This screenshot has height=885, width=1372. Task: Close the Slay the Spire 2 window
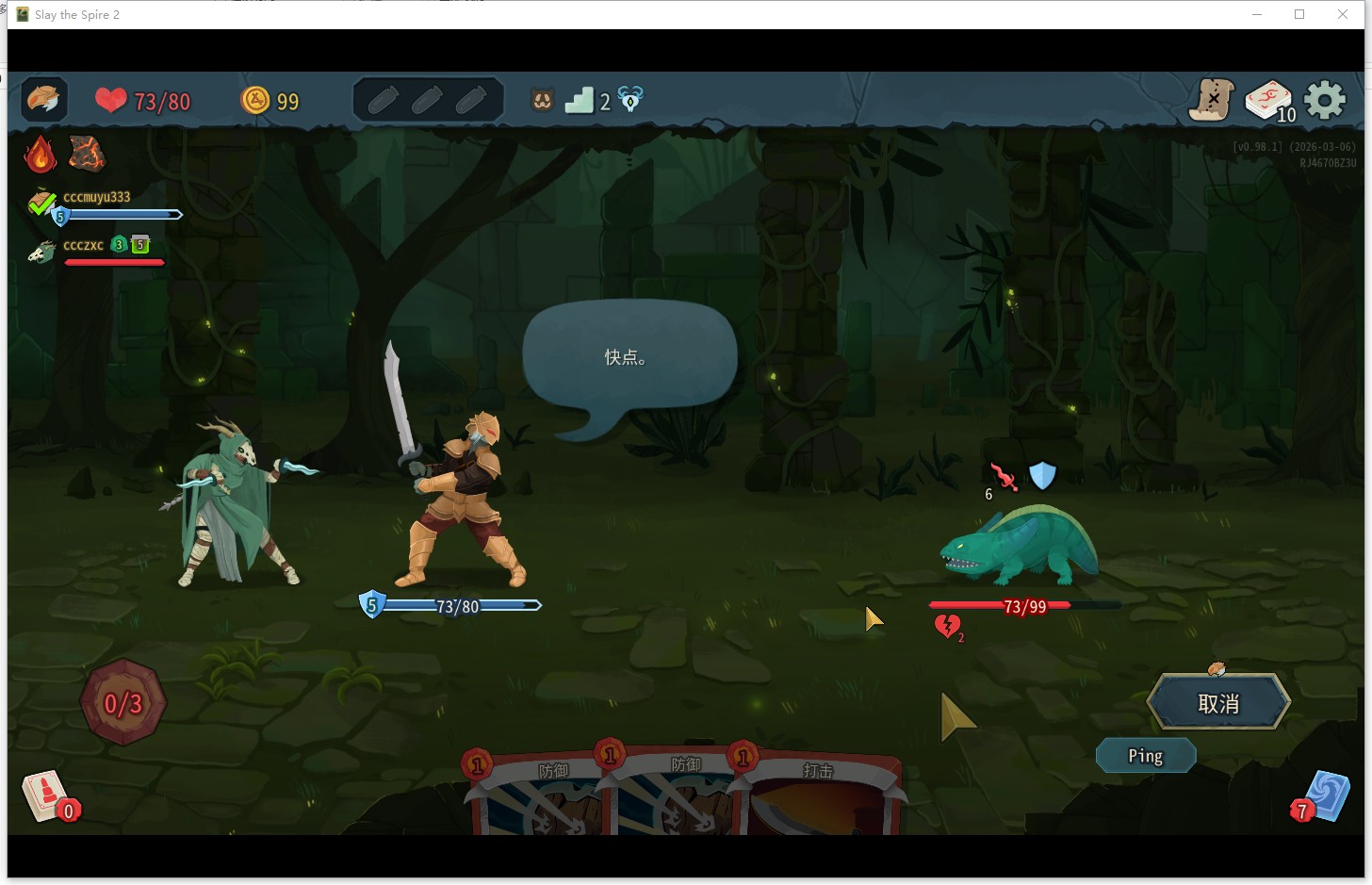coord(1343,14)
